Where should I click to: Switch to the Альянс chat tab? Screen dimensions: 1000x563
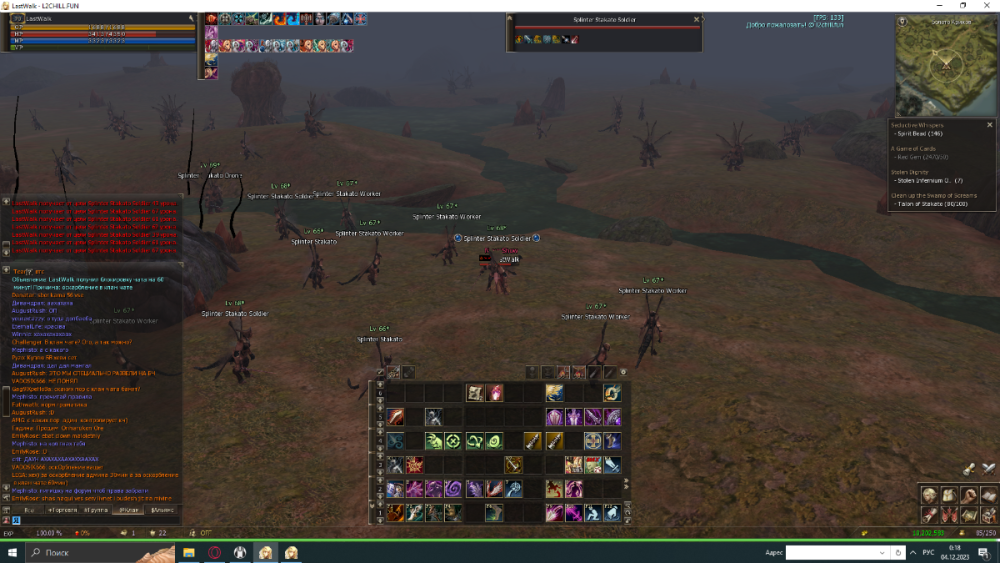(x=161, y=510)
